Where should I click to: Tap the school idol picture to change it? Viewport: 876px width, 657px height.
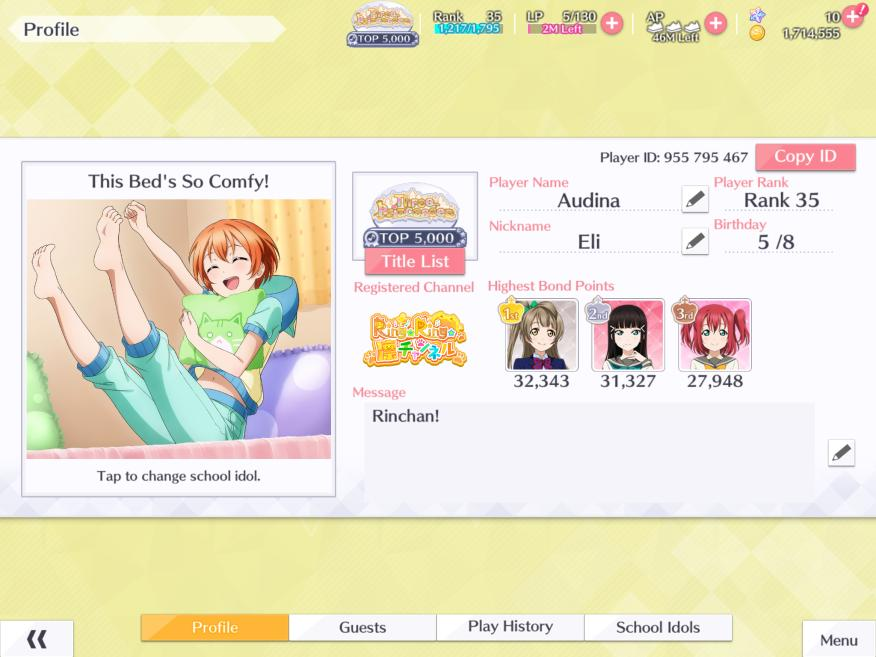click(179, 329)
